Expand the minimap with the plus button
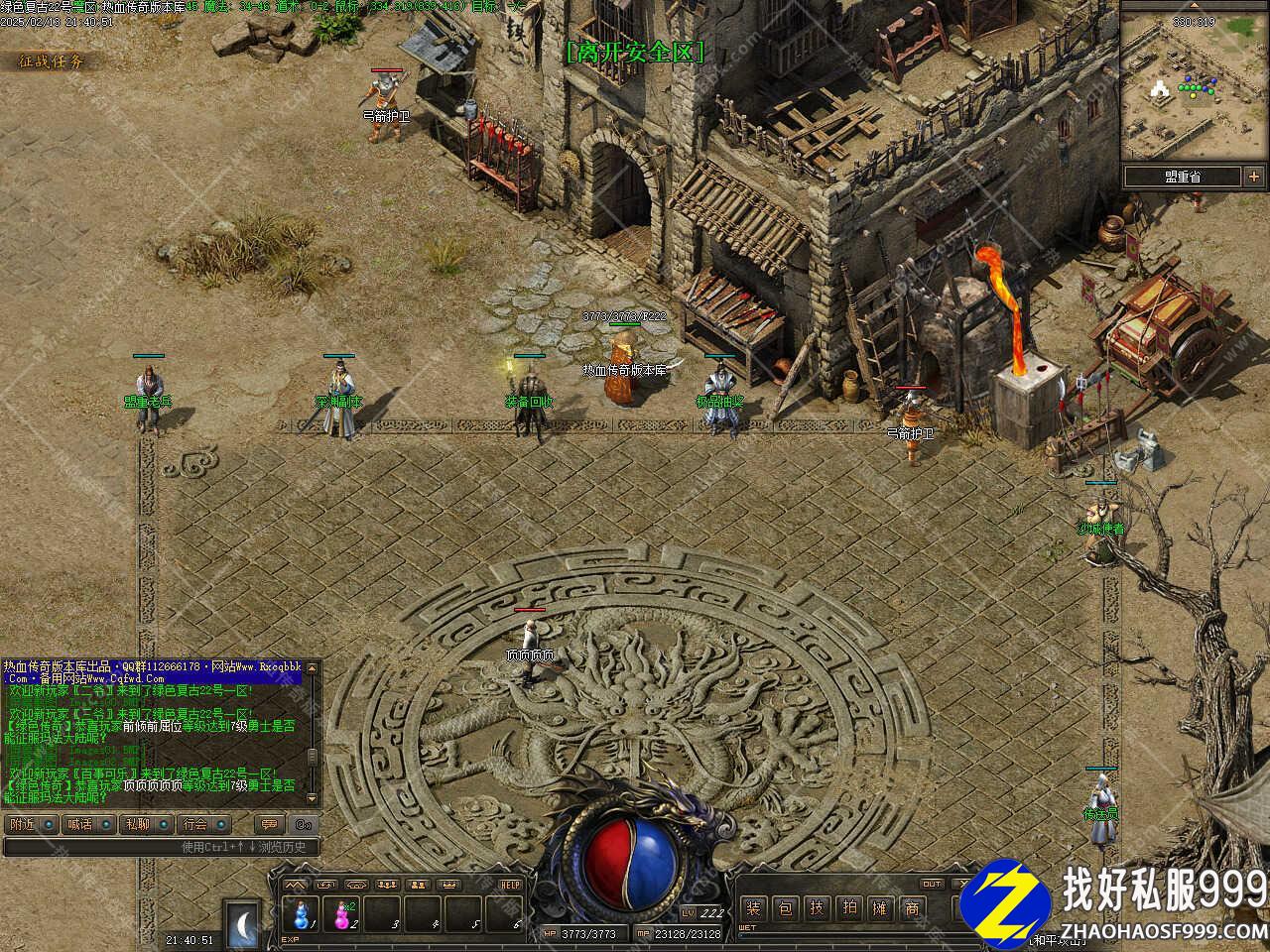 [1254, 178]
